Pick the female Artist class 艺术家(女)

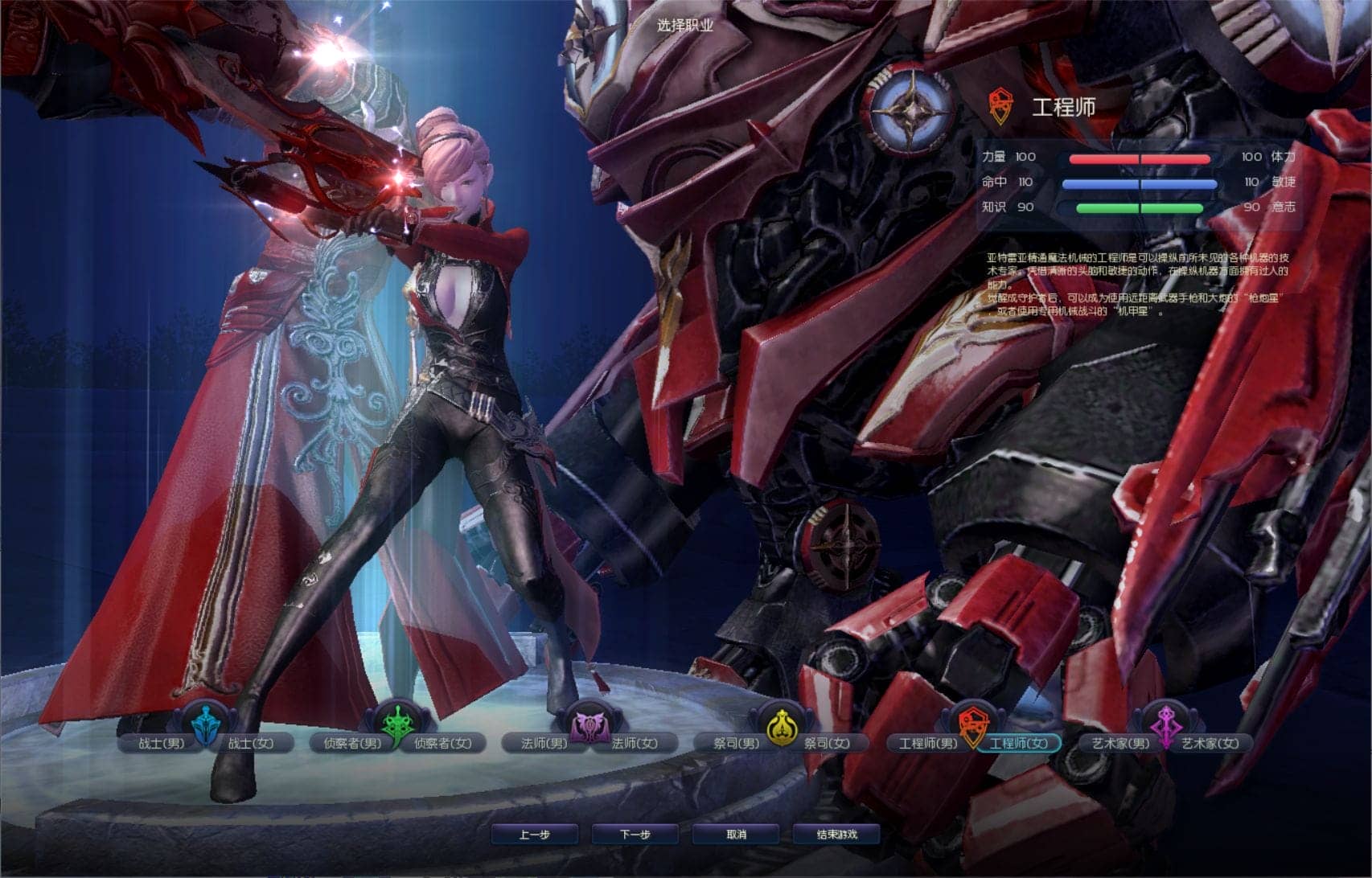tap(1210, 744)
